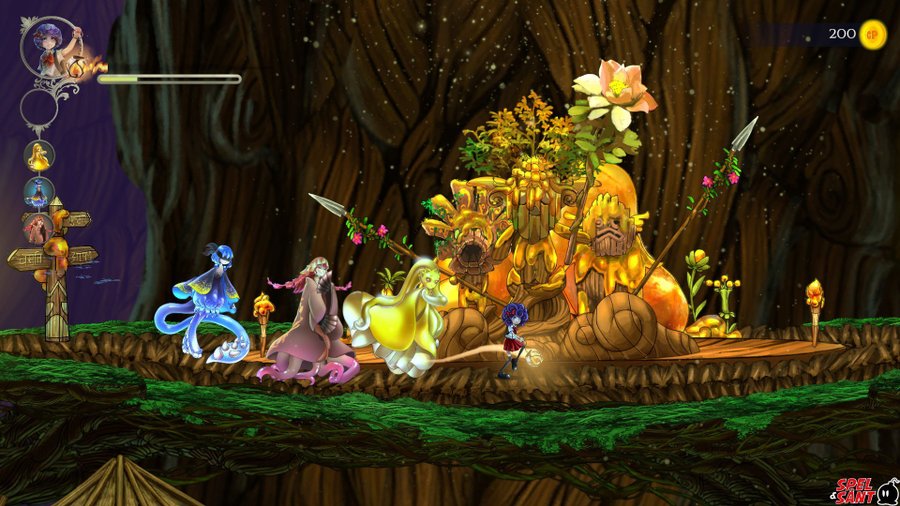Click the blue-haired heroine portrait
Image resolution: width=900 pixels, height=506 pixels.
click(49, 45)
